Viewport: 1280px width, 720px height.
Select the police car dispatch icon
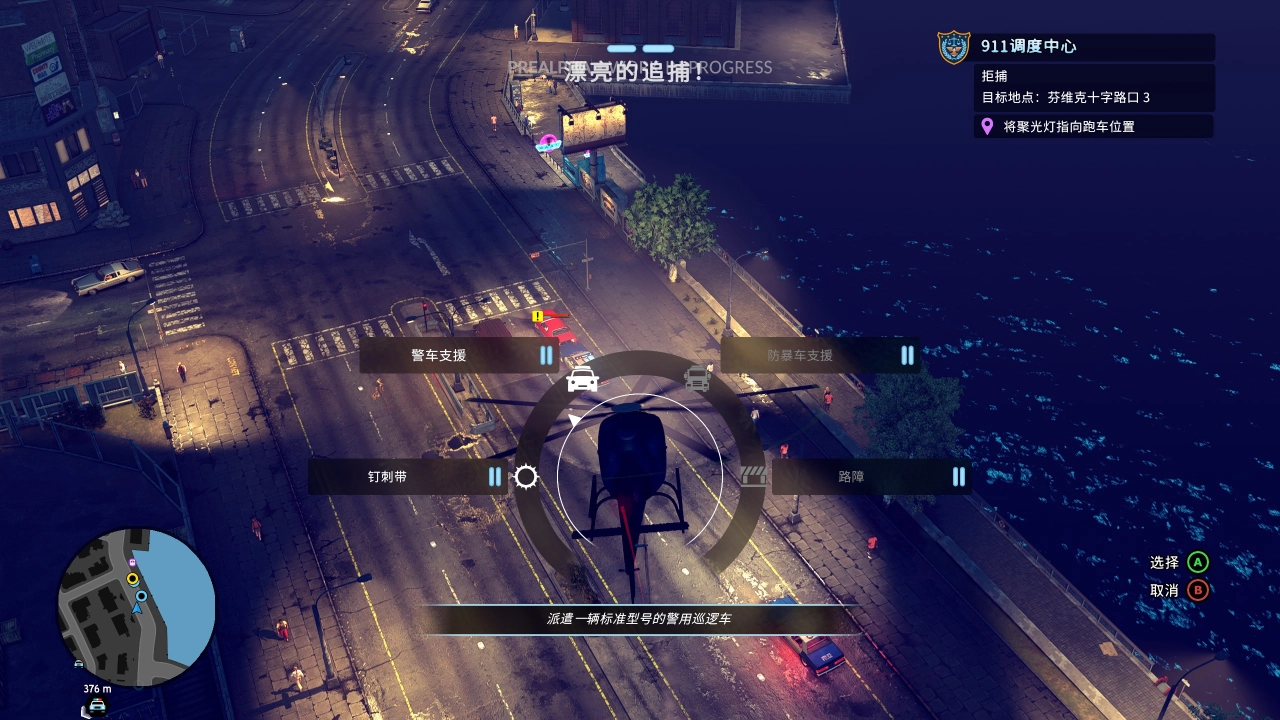coord(581,377)
